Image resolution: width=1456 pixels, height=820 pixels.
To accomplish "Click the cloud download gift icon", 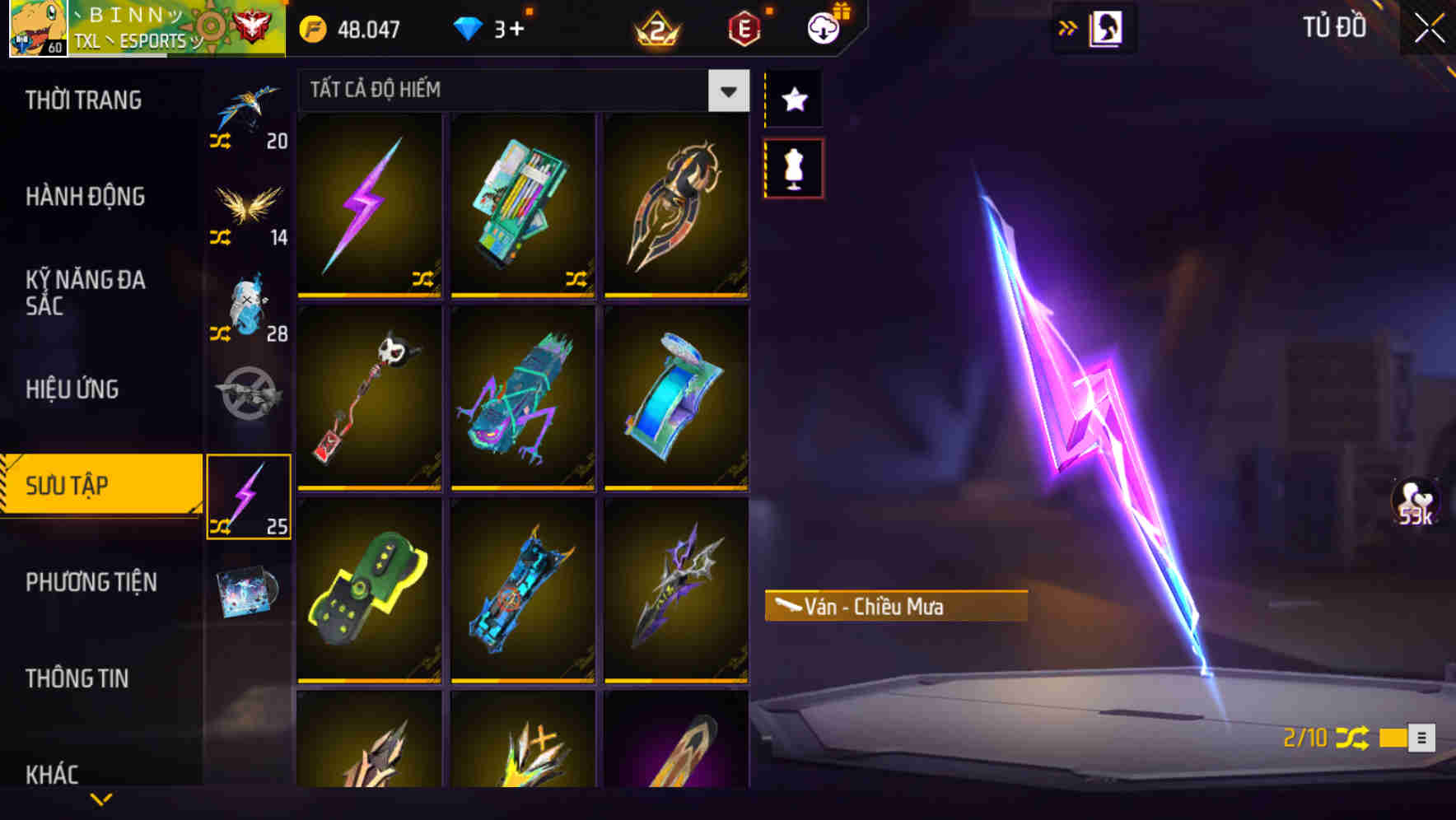I will [x=823, y=28].
